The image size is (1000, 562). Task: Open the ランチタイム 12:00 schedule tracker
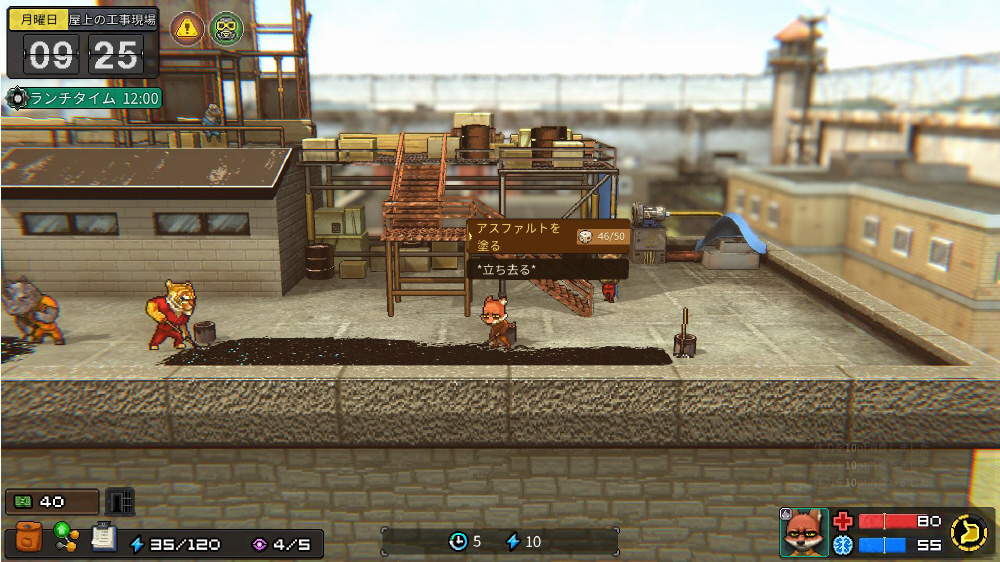pyautogui.click(x=84, y=98)
